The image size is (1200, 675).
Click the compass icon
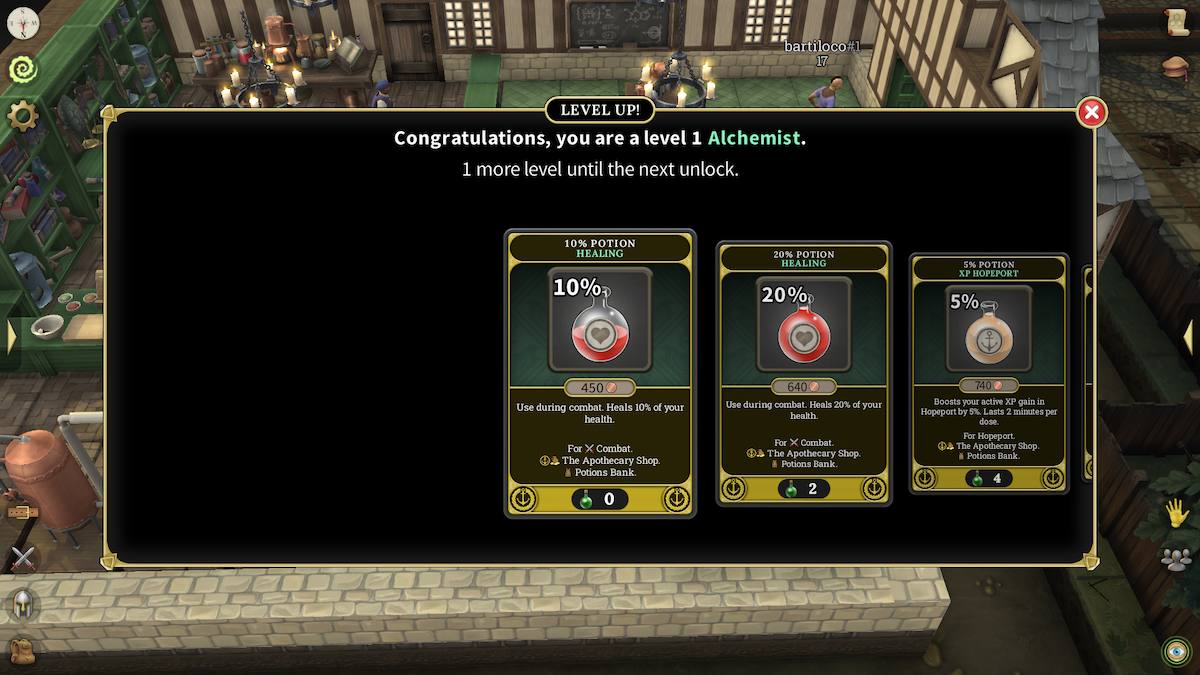22,22
